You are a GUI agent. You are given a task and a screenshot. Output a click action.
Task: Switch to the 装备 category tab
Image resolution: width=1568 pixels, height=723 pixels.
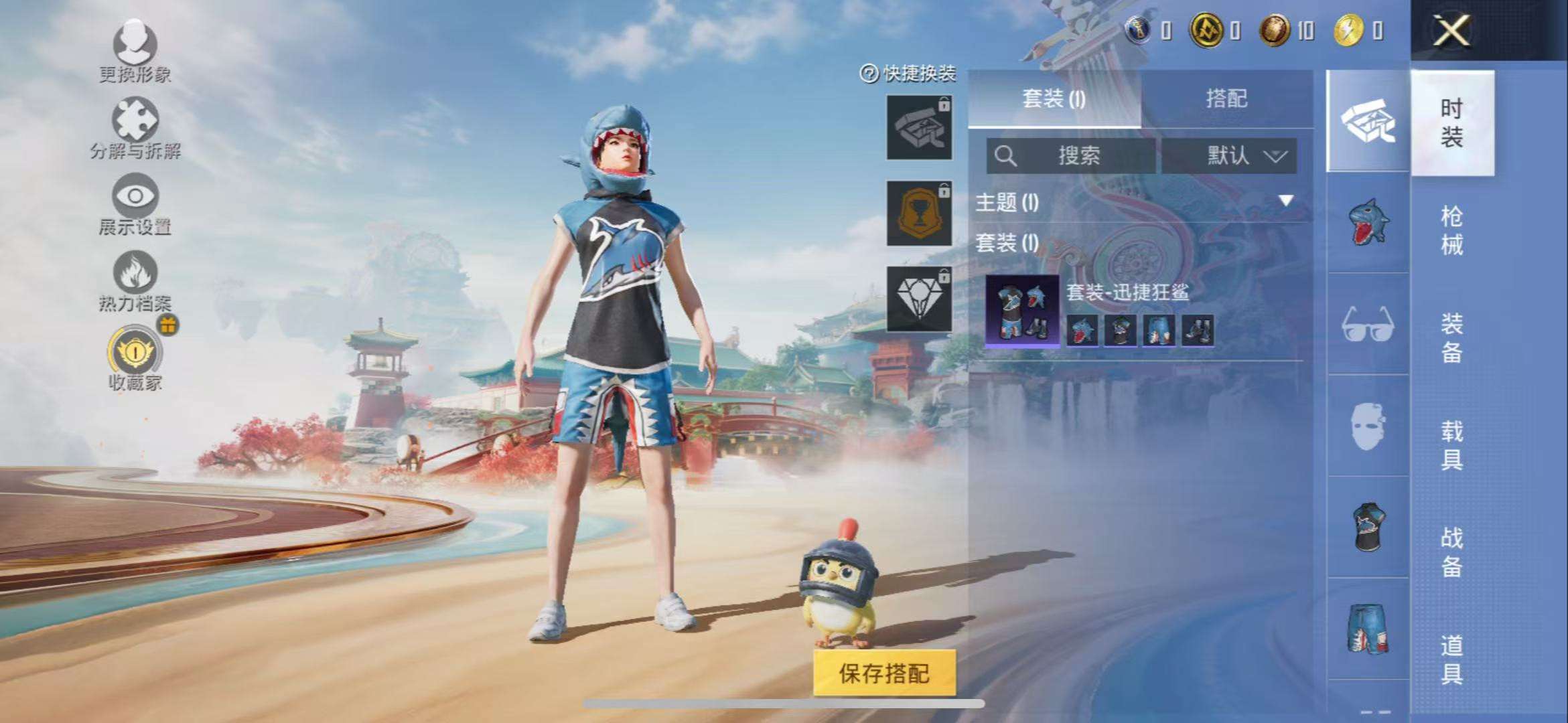1451,338
